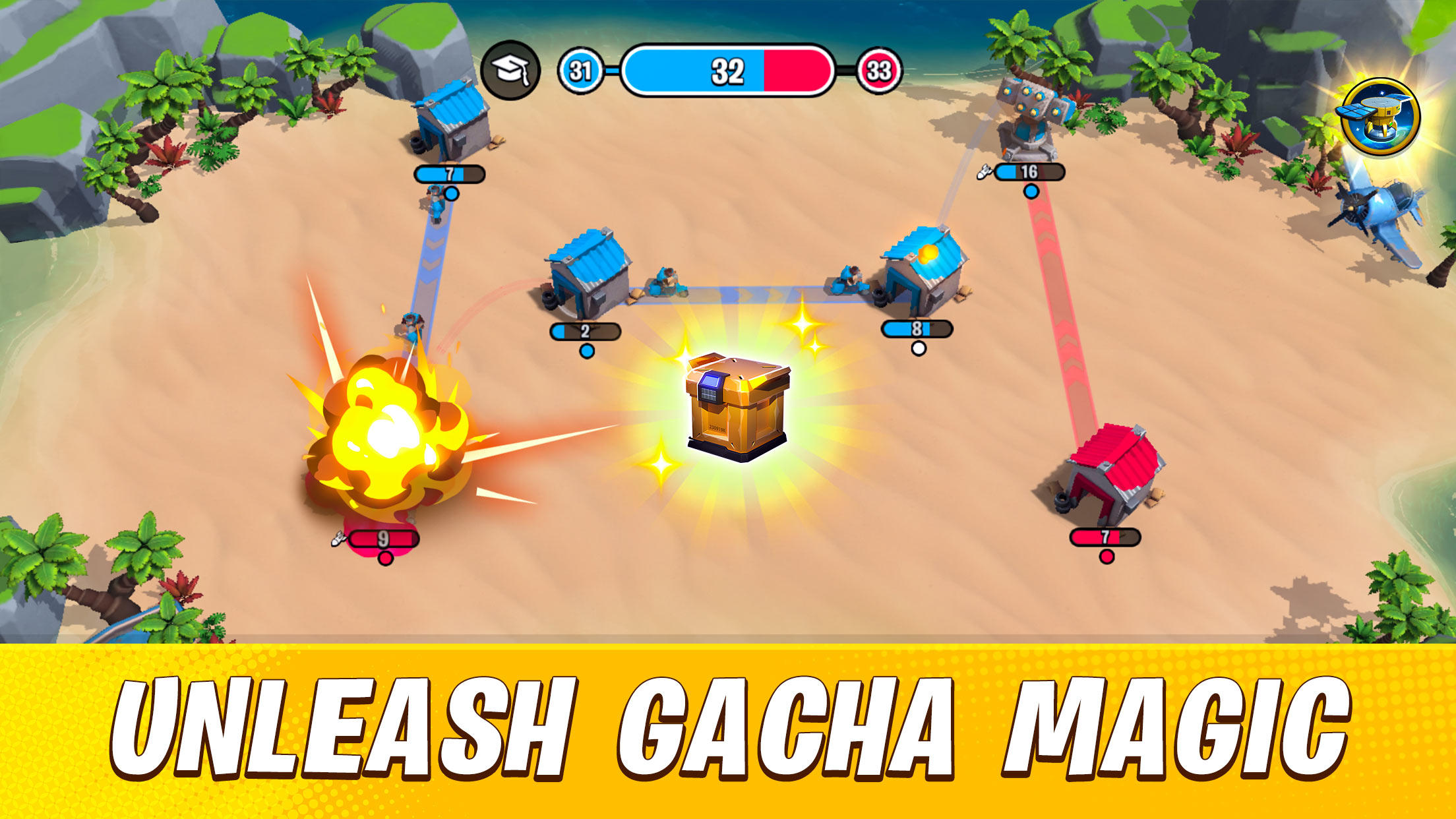1456x819 pixels.
Task: Expand the red team score badge 33
Action: (x=882, y=70)
